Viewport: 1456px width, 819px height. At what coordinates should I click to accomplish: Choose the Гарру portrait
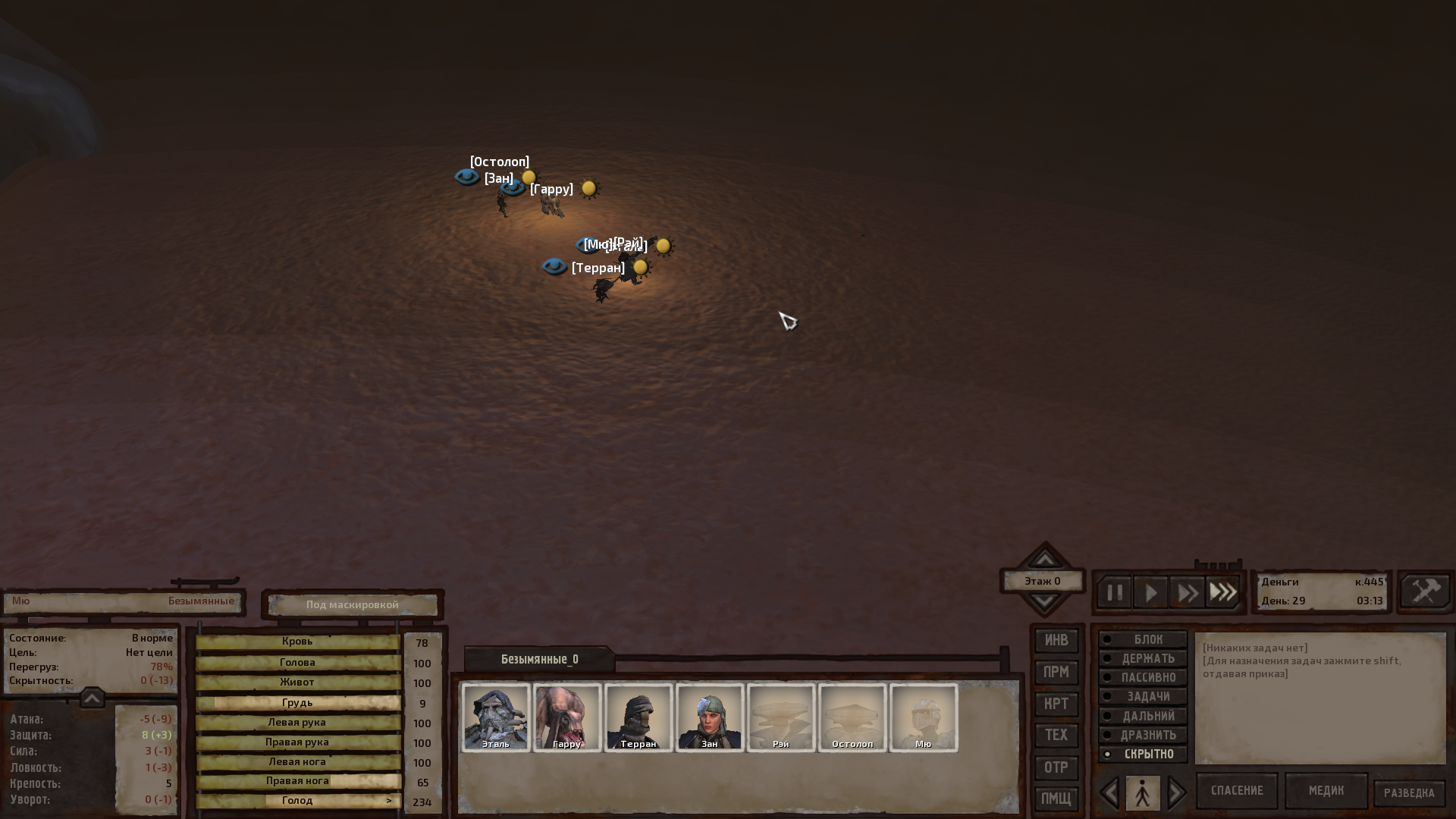(x=567, y=717)
